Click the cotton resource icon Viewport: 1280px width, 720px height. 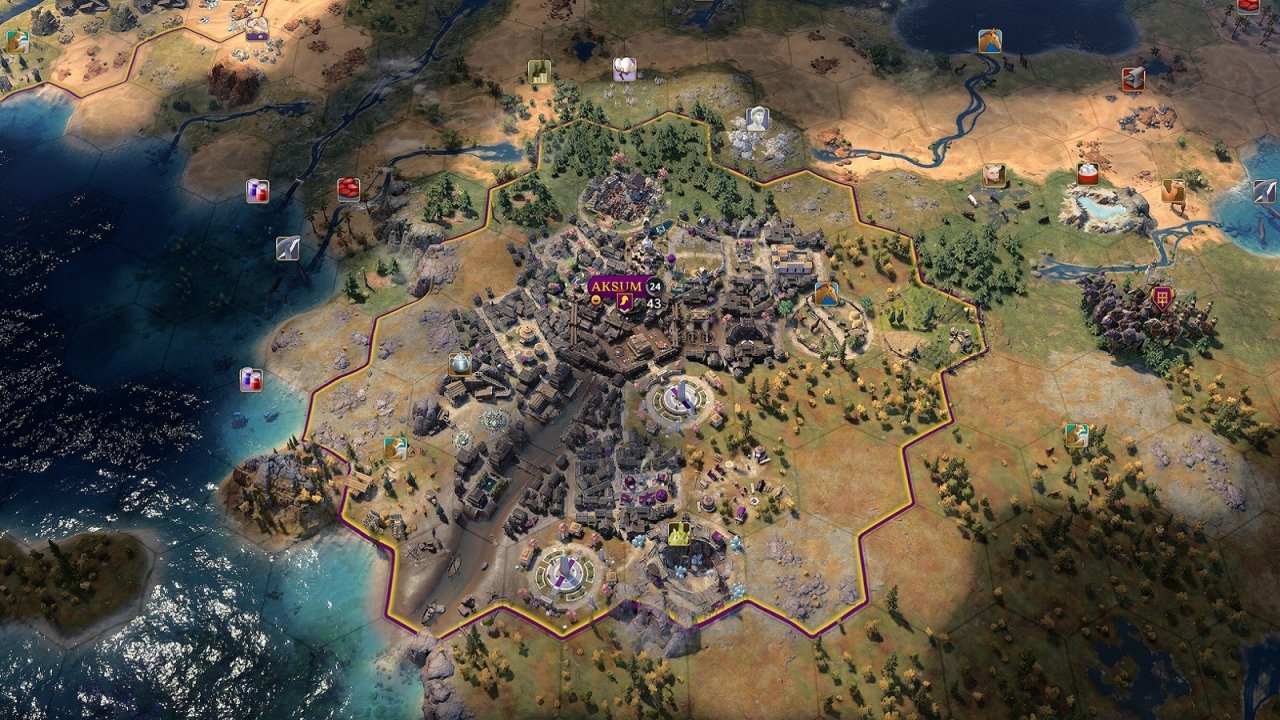pos(625,69)
